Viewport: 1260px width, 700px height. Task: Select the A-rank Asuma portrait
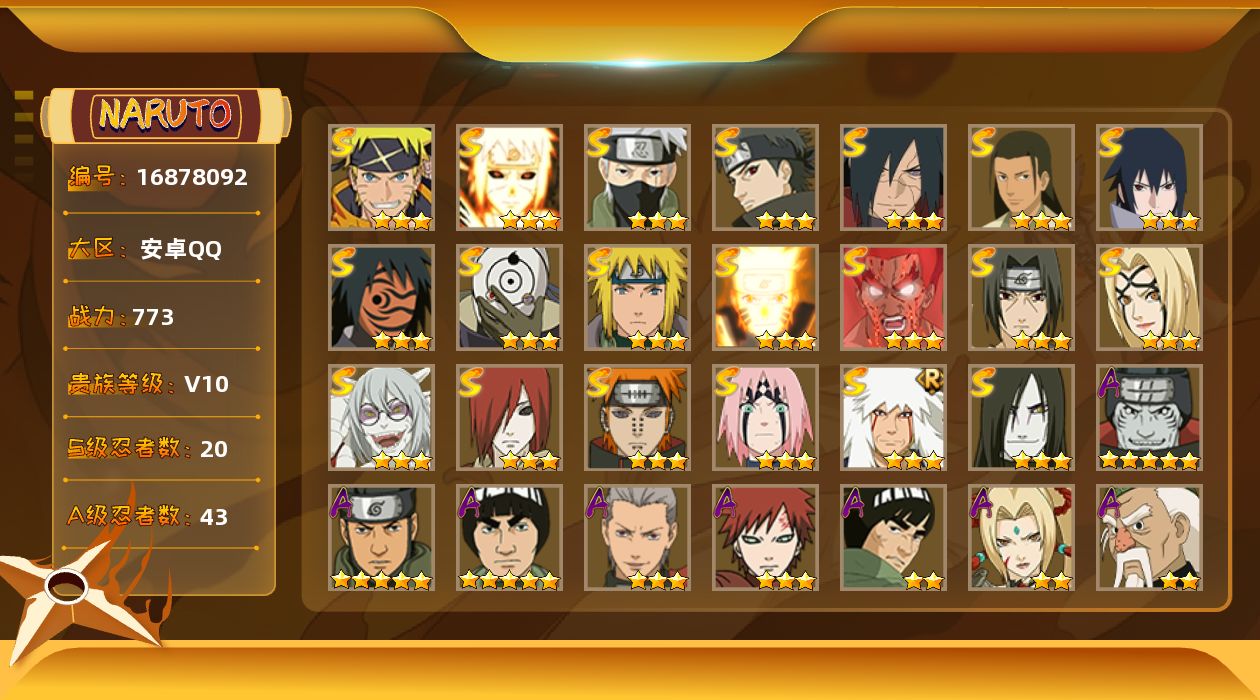click(x=381, y=538)
